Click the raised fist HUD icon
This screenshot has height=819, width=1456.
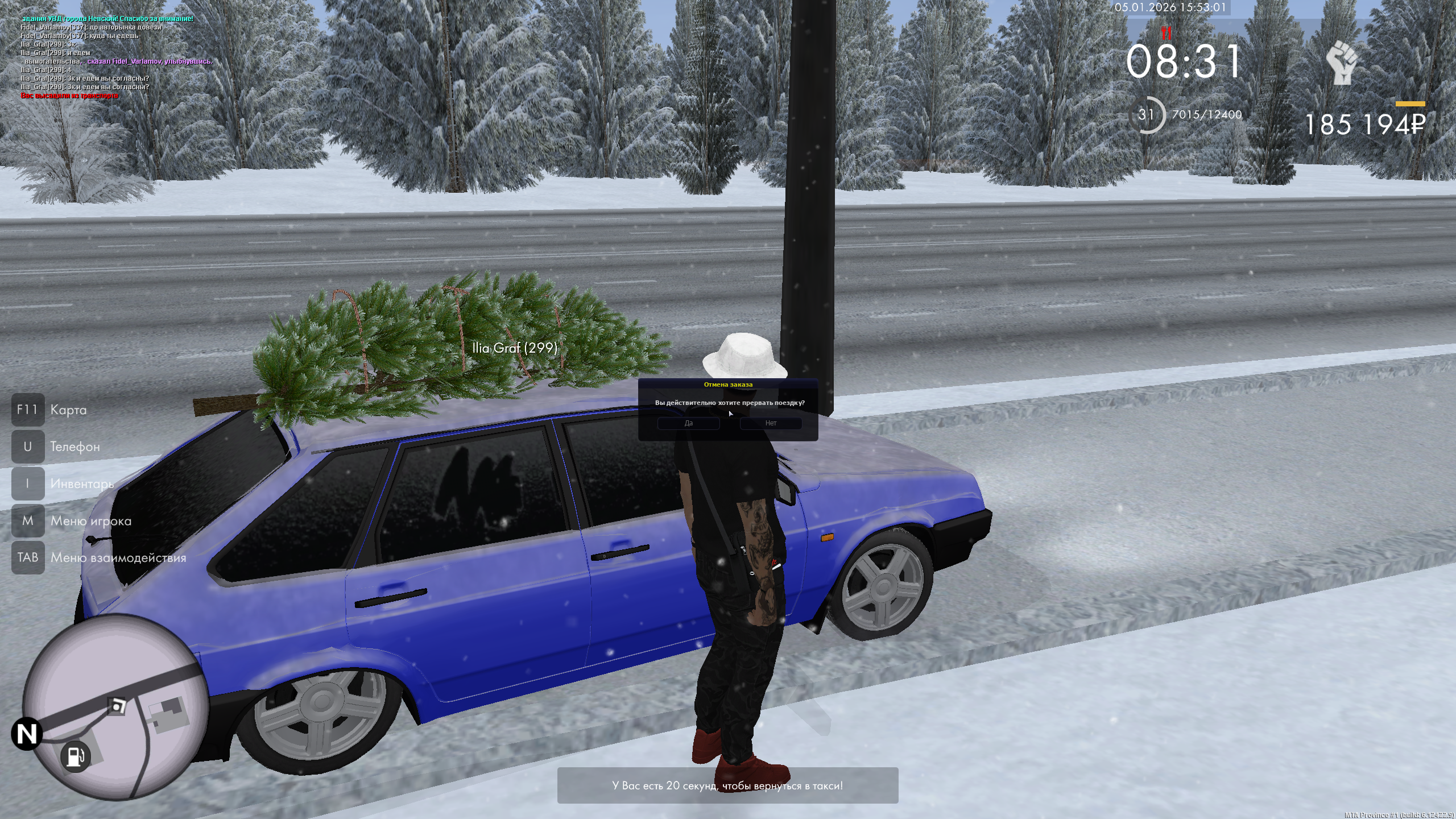(x=1342, y=63)
